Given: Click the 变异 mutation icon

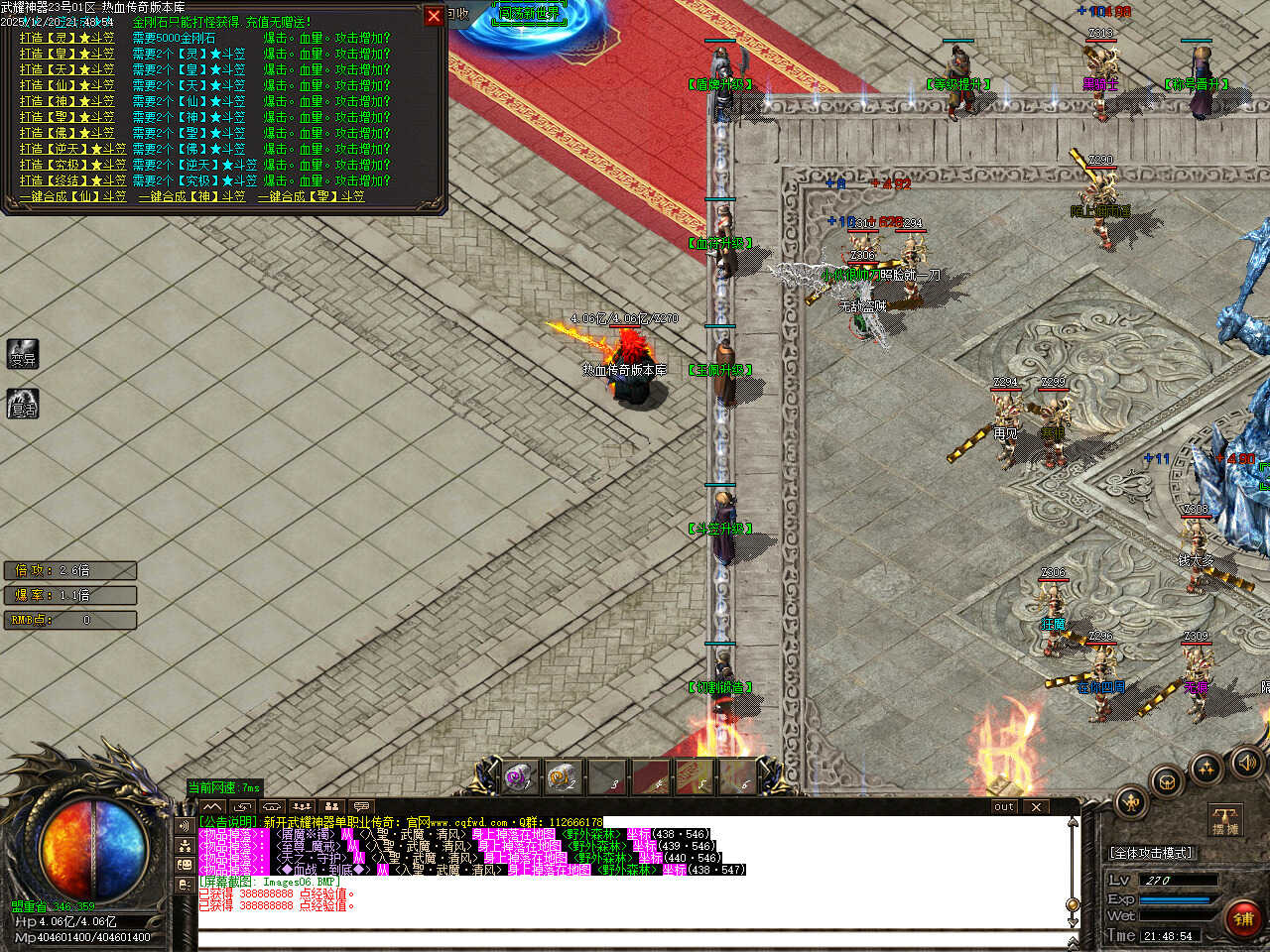Looking at the screenshot, I should click(x=22, y=354).
